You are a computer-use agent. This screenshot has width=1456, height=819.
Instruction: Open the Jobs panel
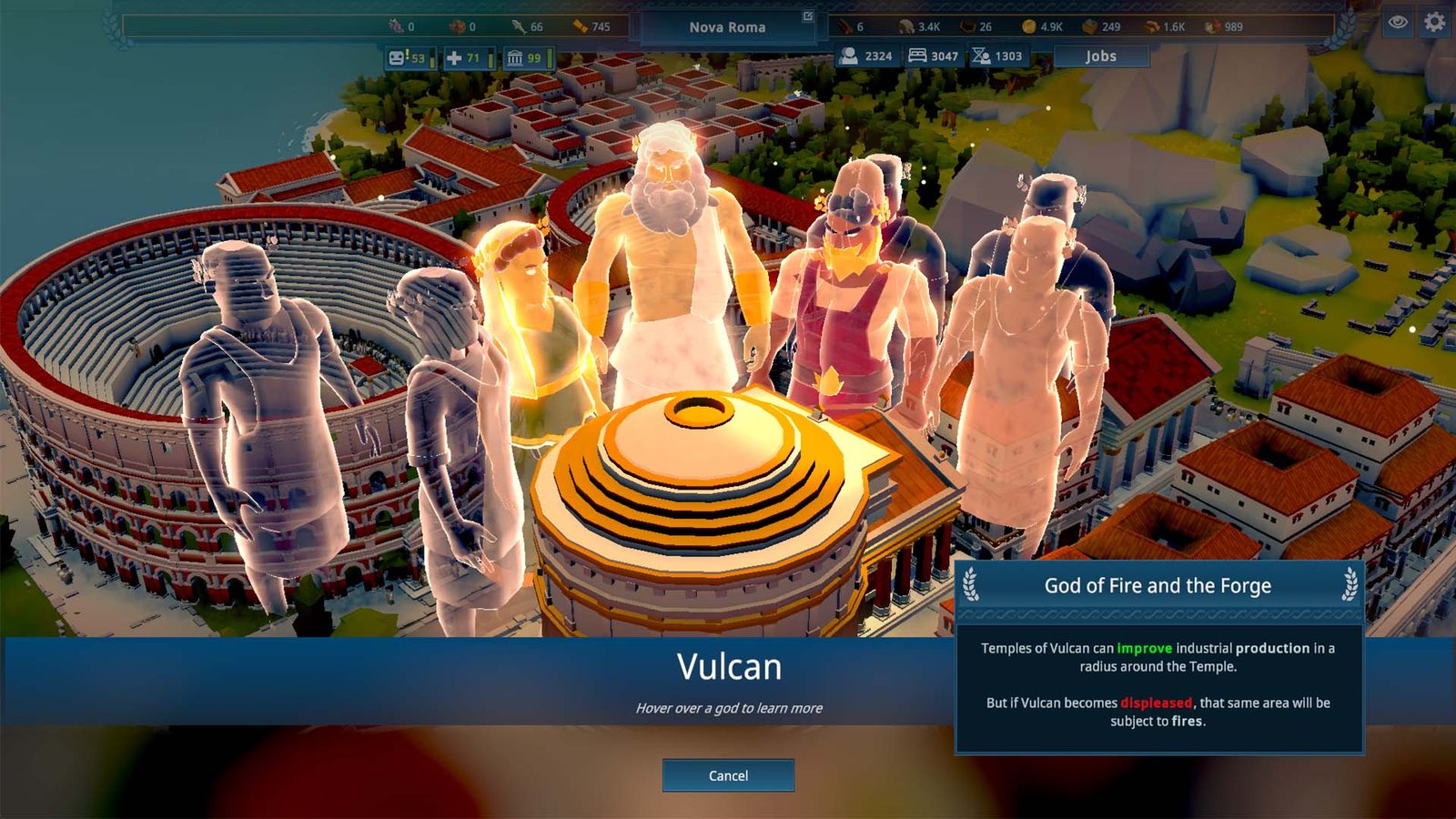tap(1100, 56)
